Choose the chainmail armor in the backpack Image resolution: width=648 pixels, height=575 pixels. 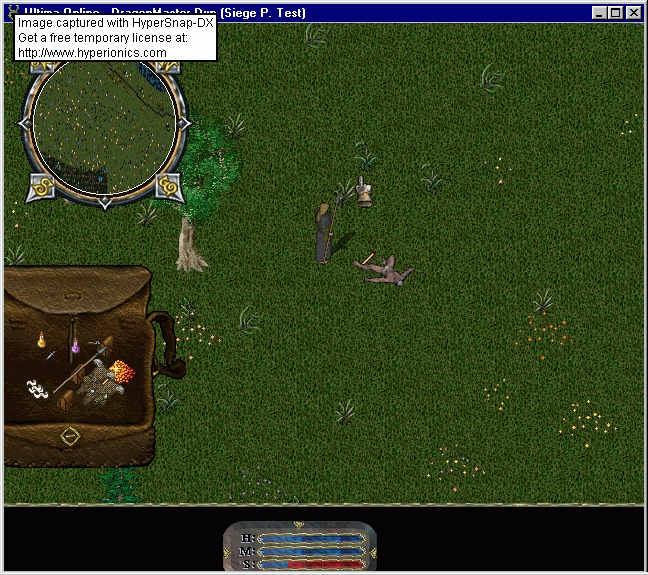click(x=100, y=388)
